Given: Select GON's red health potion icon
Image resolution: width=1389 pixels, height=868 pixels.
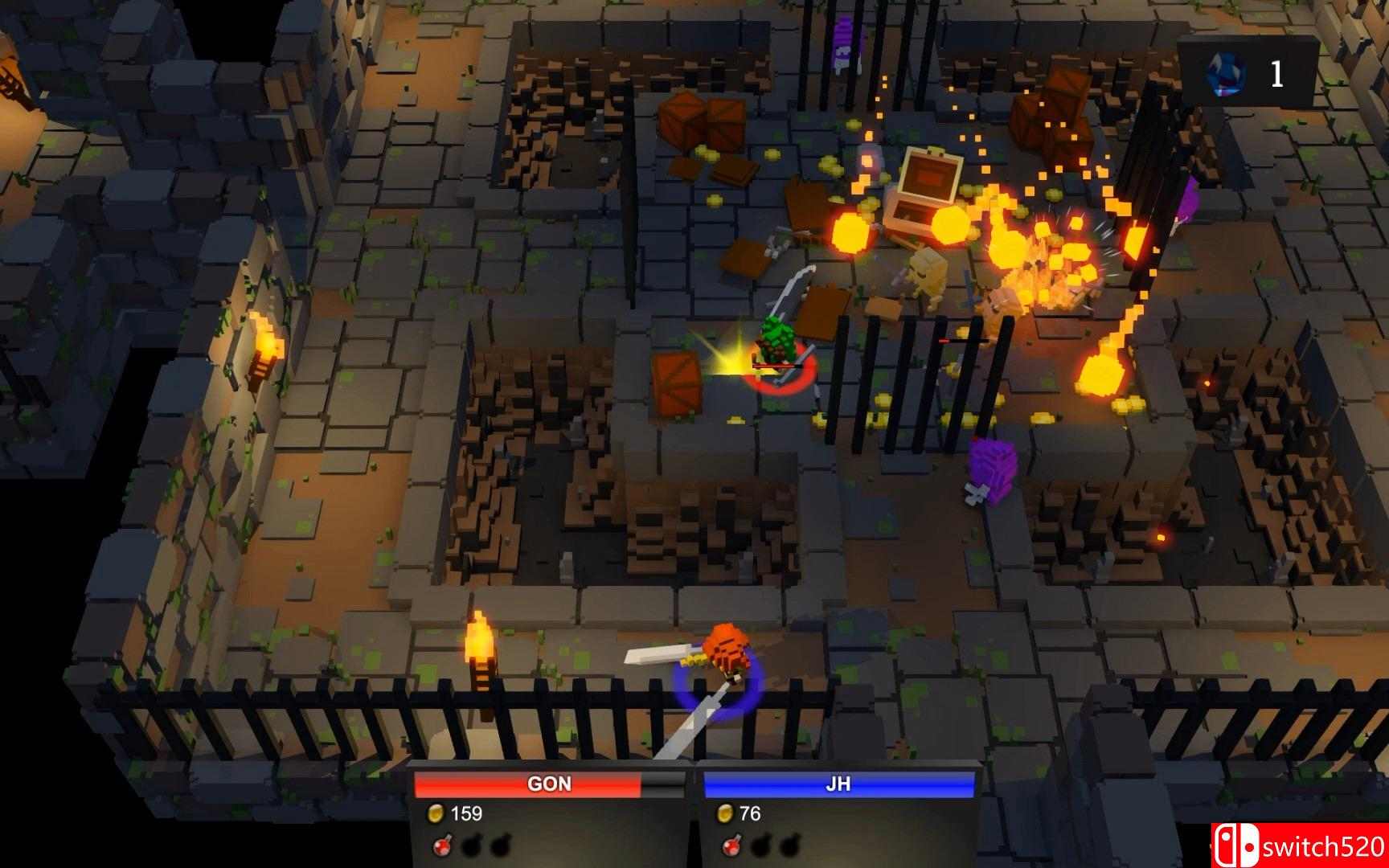Looking at the screenshot, I should point(442,847).
